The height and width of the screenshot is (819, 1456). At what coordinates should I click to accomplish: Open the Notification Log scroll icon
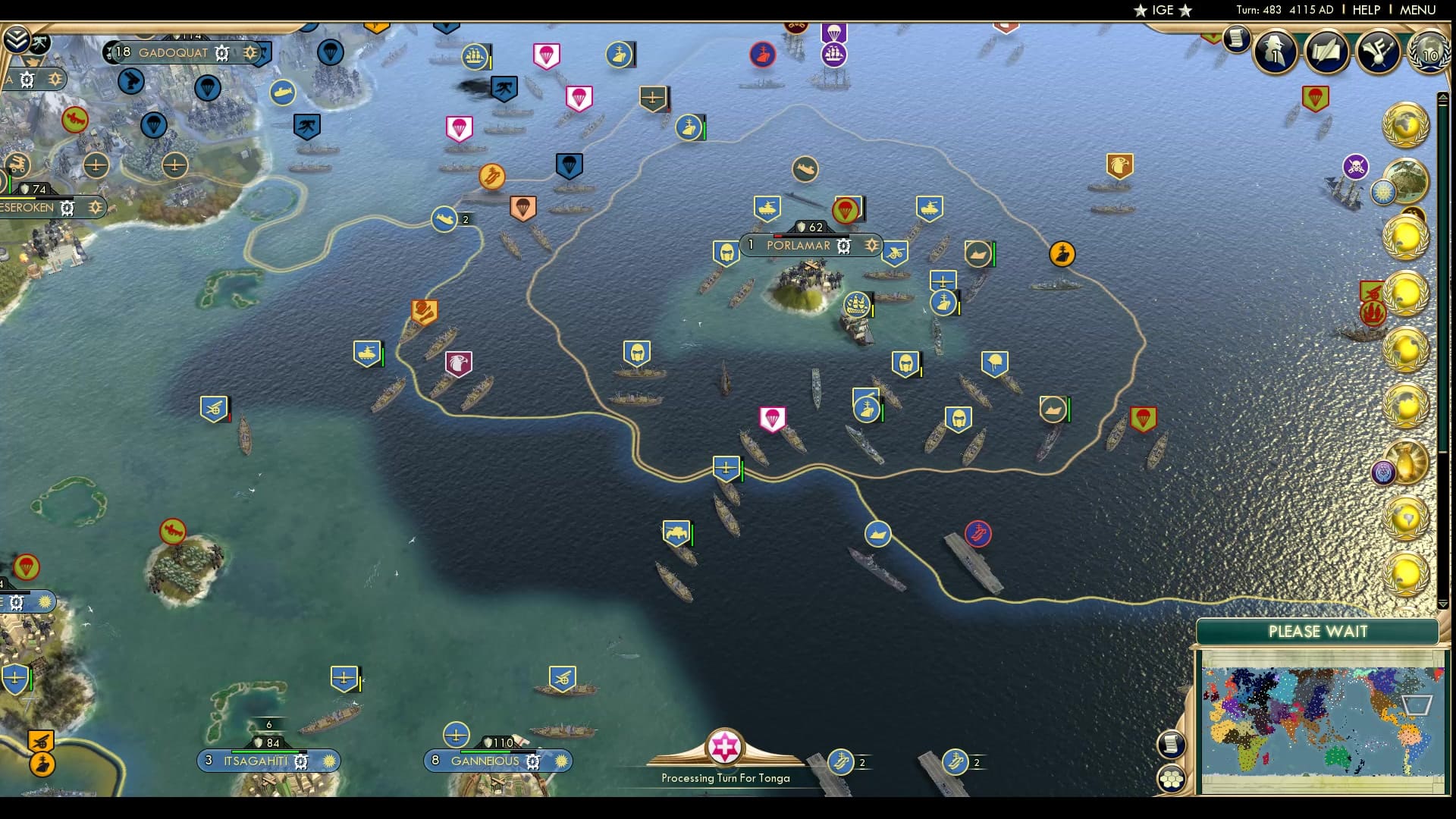pos(1237,40)
